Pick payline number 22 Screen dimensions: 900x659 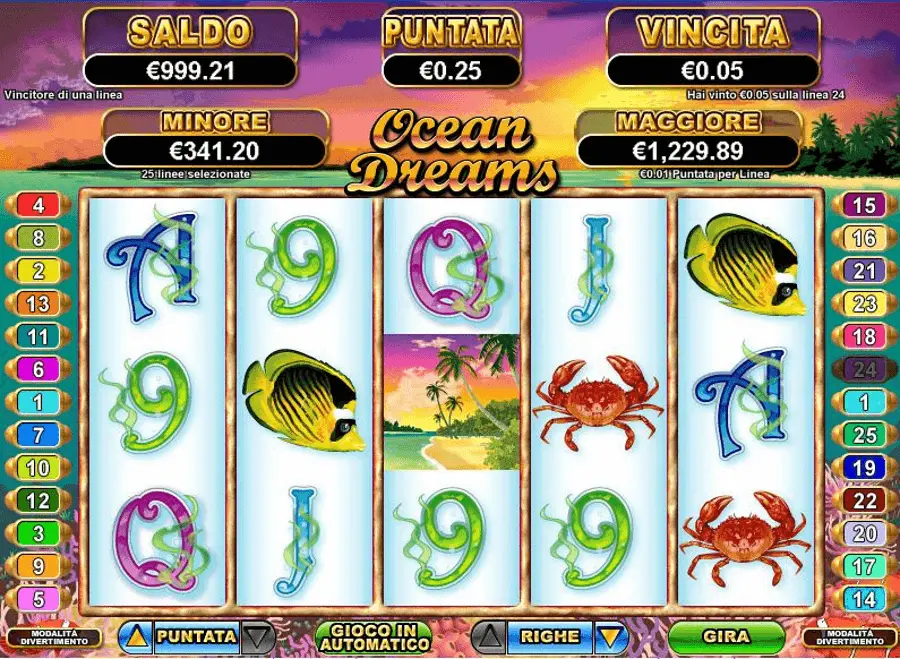pyautogui.click(x=864, y=500)
